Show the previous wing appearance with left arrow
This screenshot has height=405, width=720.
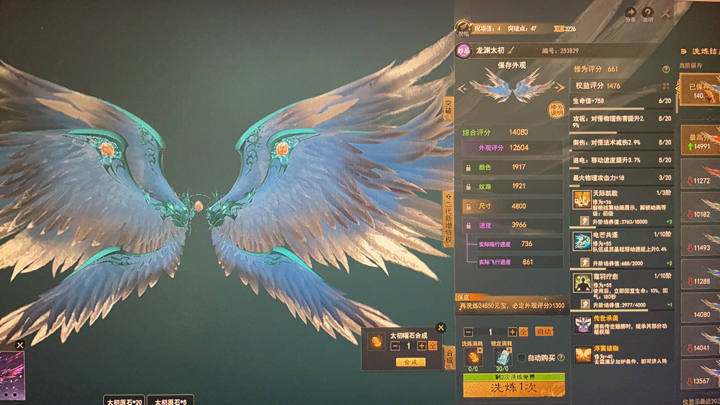pyautogui.click(x=461, y=89)
